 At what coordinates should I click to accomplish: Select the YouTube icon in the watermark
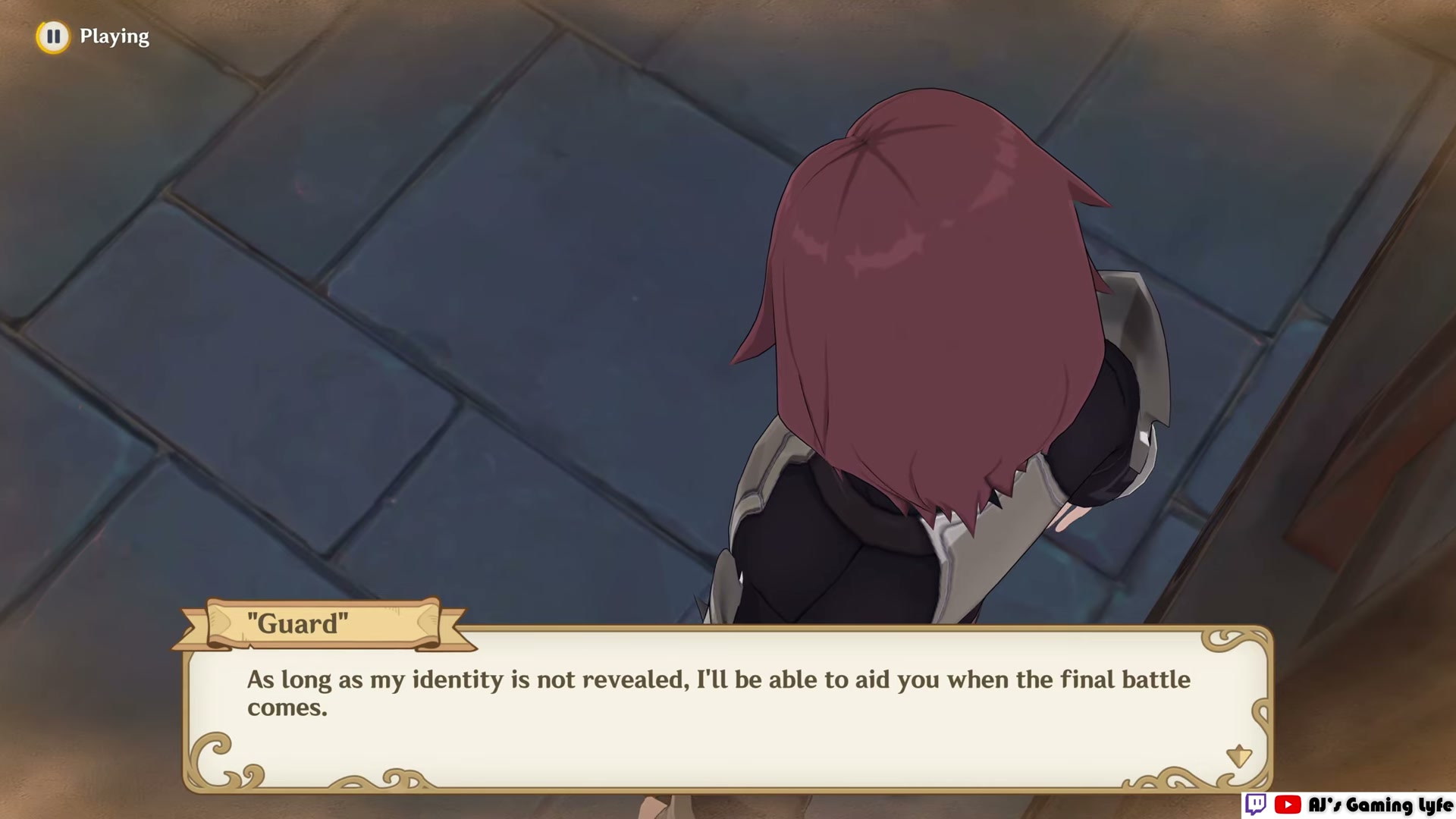pos(1287,804)
